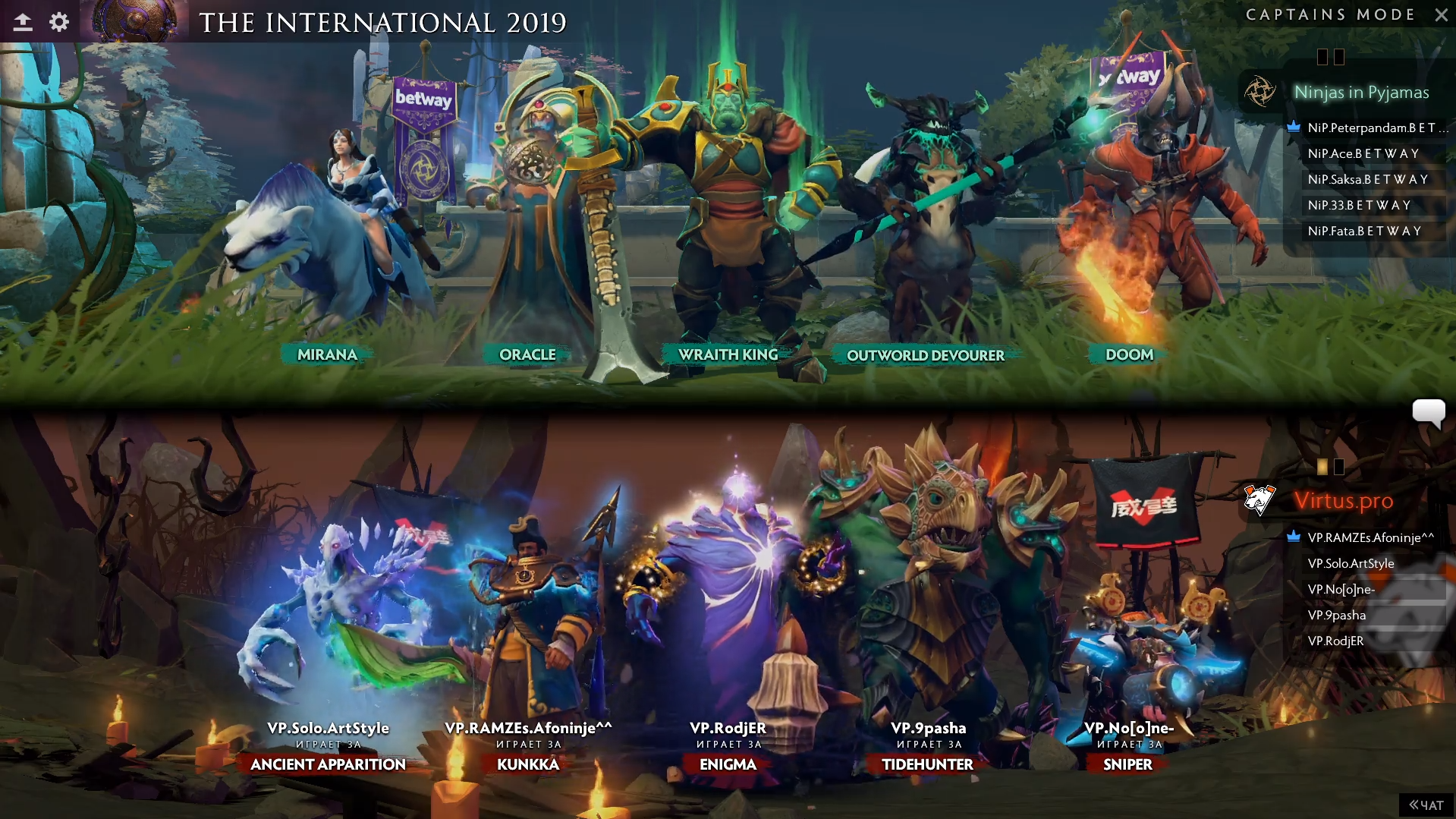Click the Virtus.pro team name
Image resolution: width=1456 pixels, height=819 pixels.
pyautogui.click(x=1343, y=501)
